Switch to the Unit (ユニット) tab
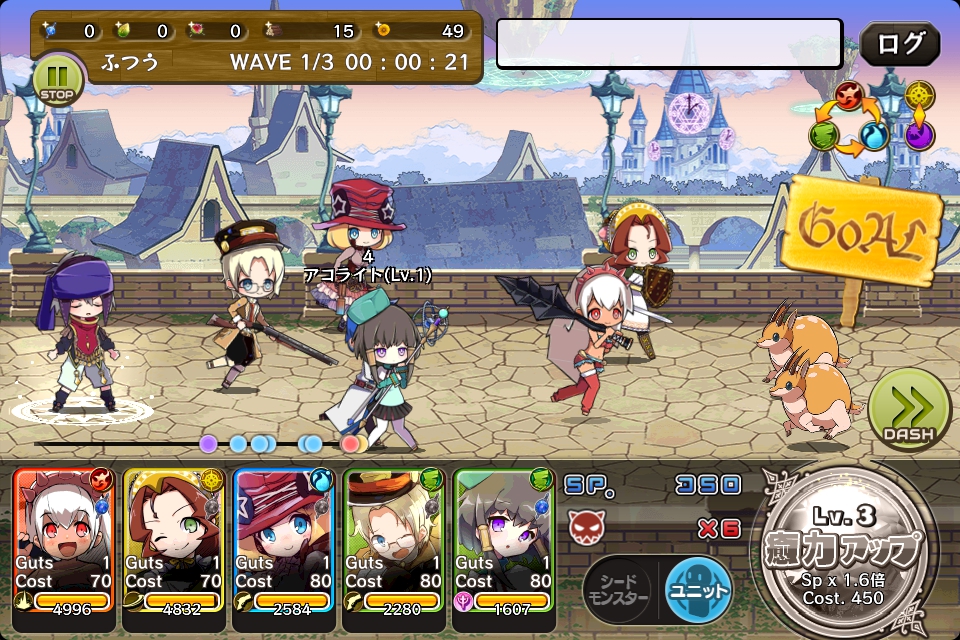This screenshot has height=640, width=960. (x=699, y=589)
